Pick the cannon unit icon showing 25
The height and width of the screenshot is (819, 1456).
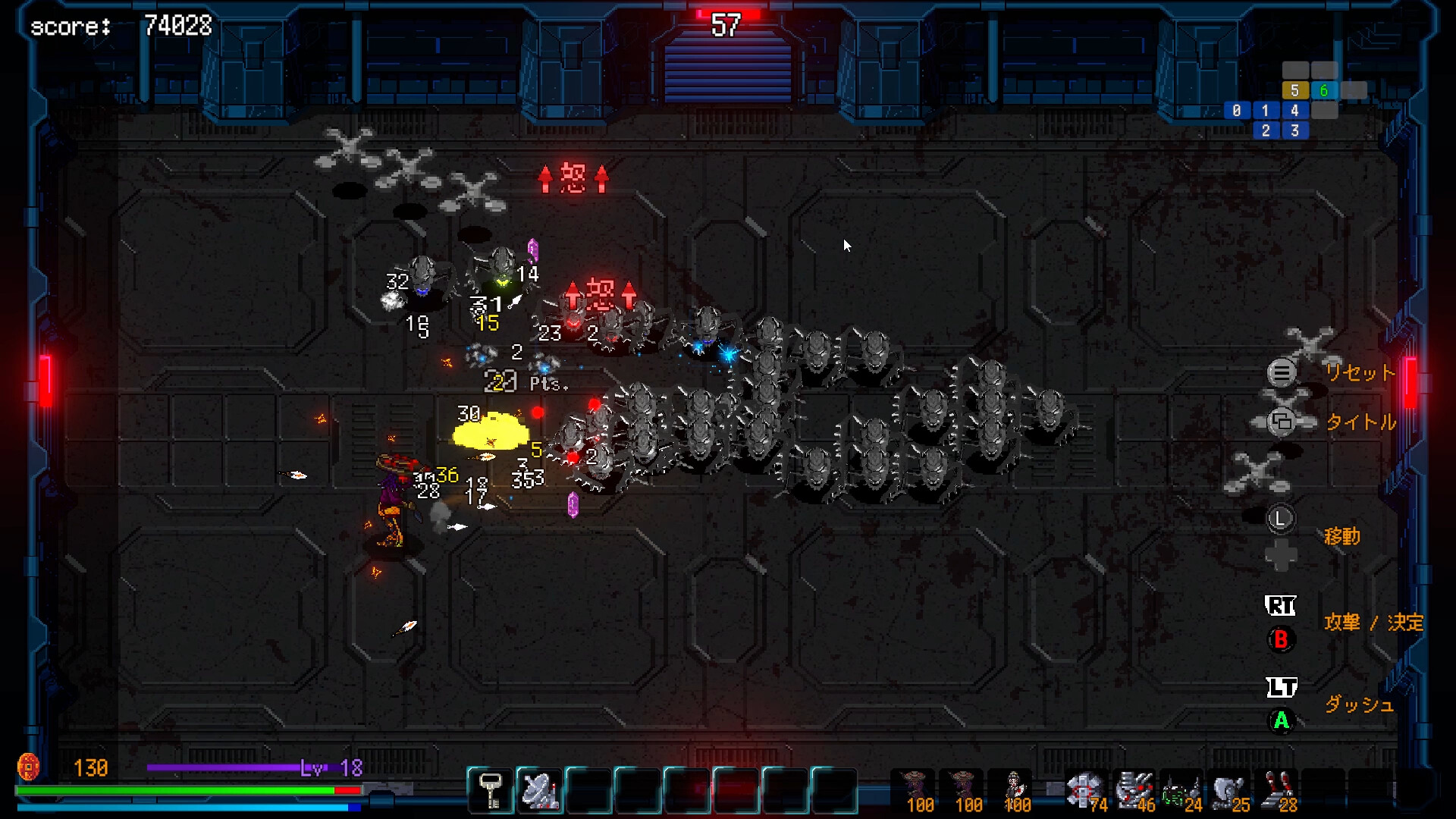[x=1227, y=790]
